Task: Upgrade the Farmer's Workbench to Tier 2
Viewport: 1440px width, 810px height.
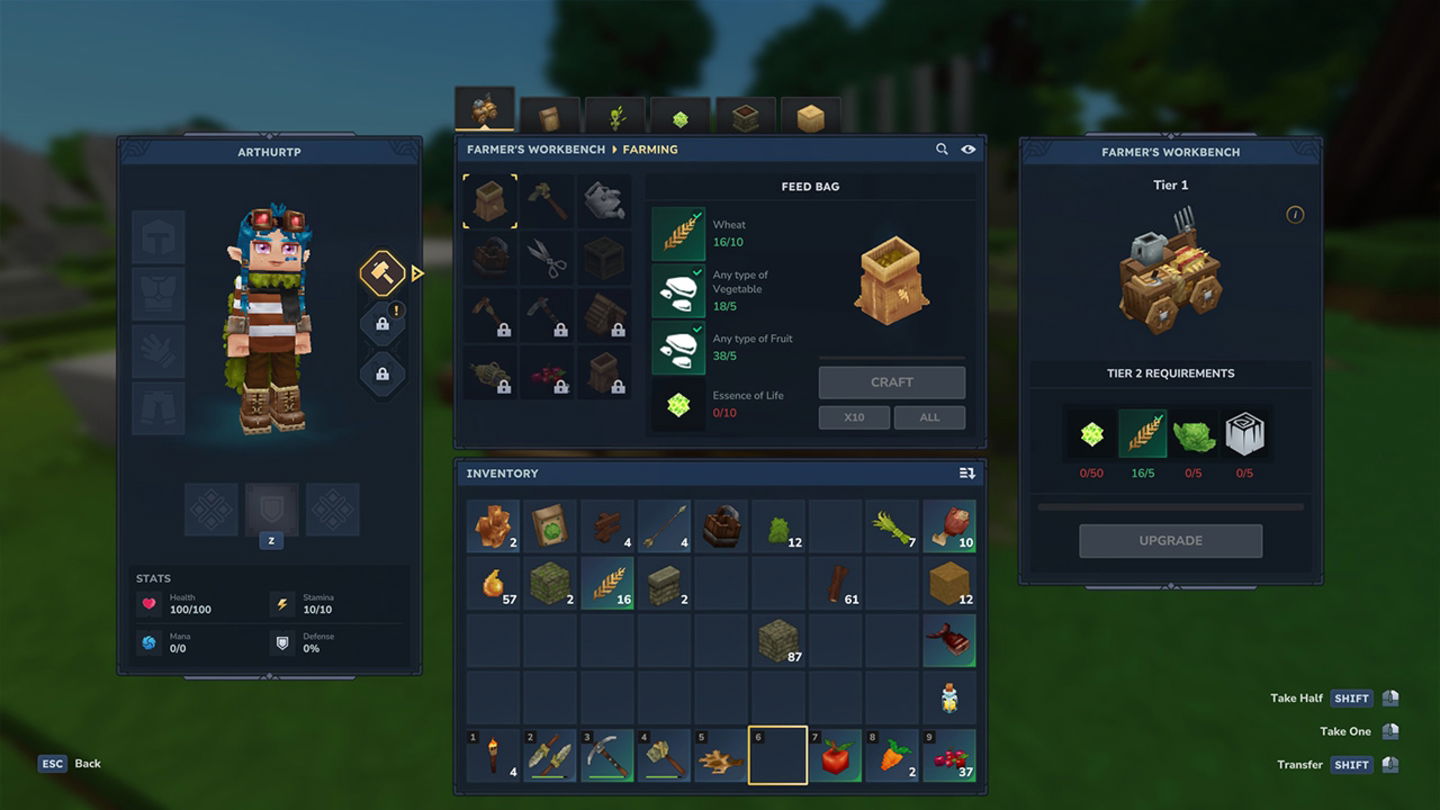Action: 1170,540
